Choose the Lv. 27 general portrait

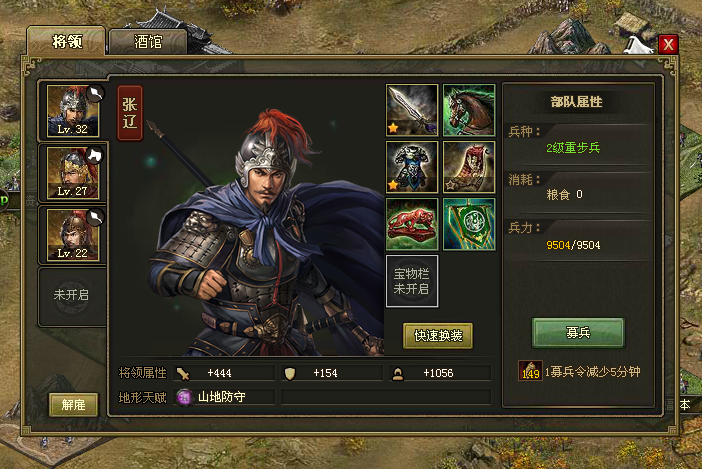(73, 173)
